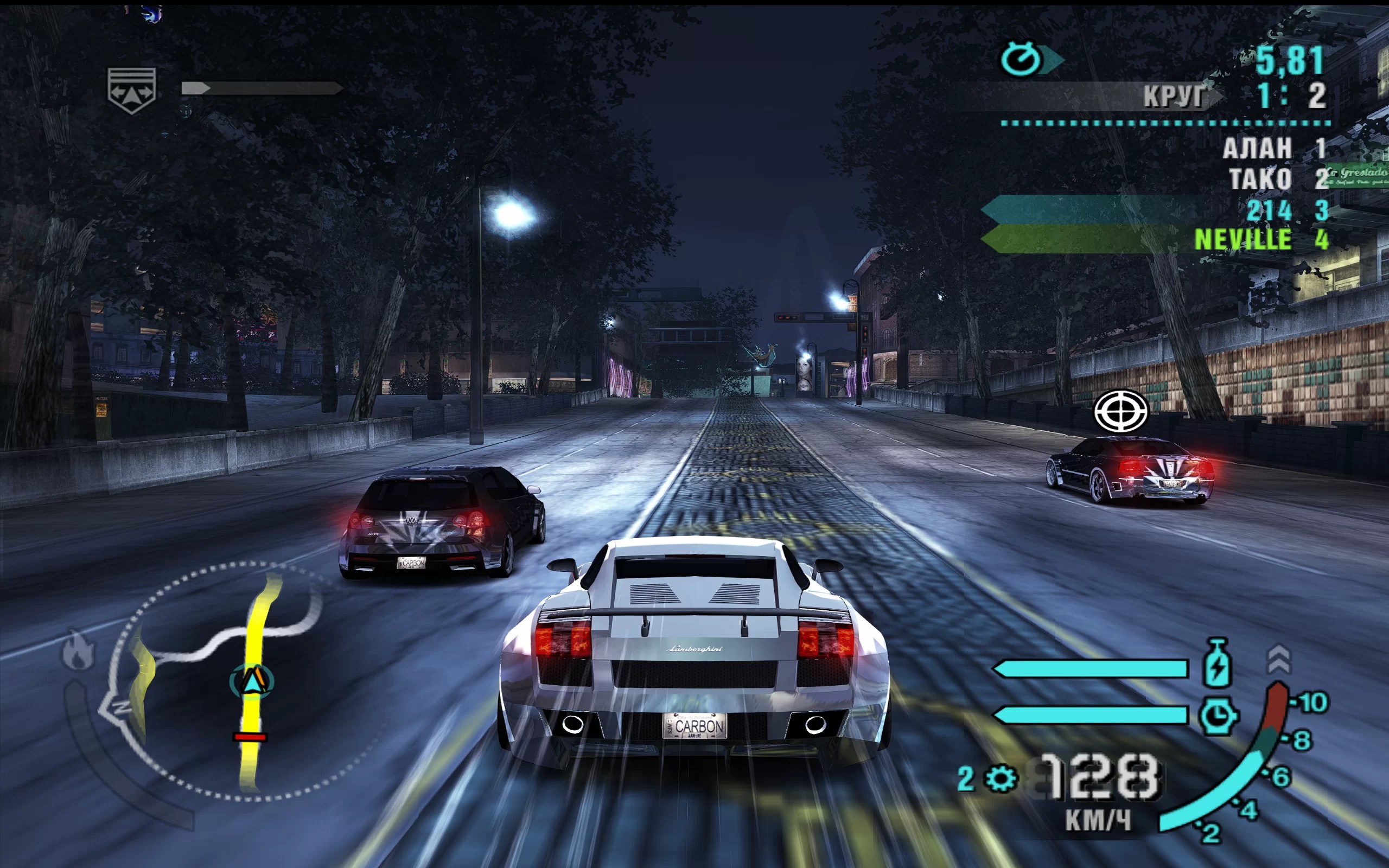Select the player arrow on the minimap
This screenshot has height=868, width=1389.
[x=251, y=681]
